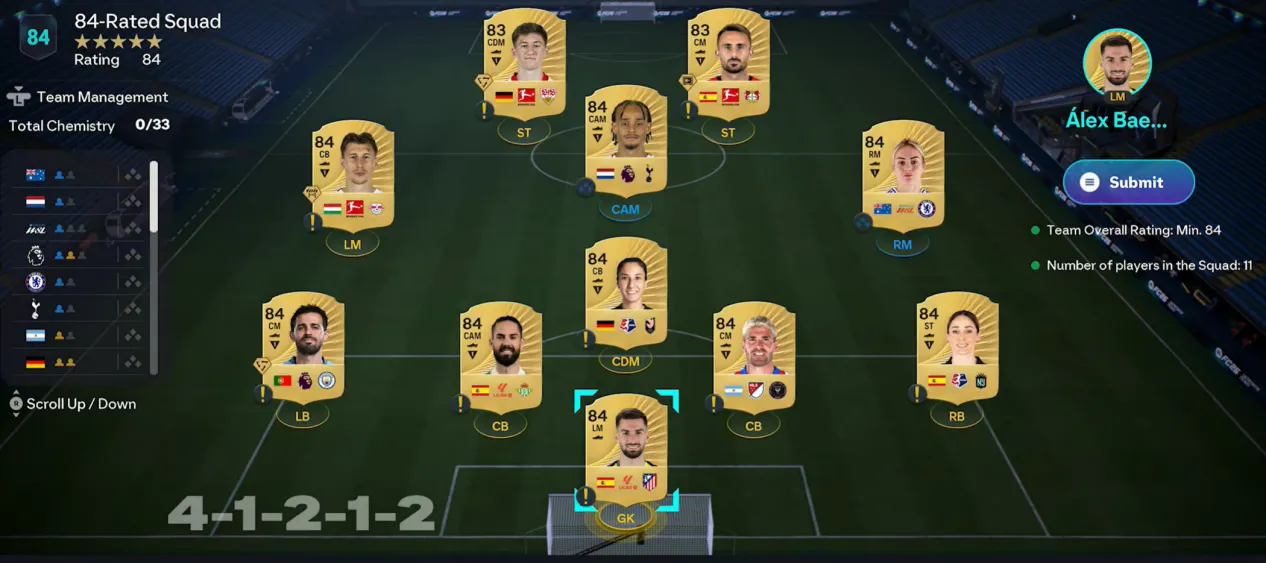Select the 83 CM card at right ST
The width and height of the screenshot is (1266, 563).
click(x=727, y=62)
